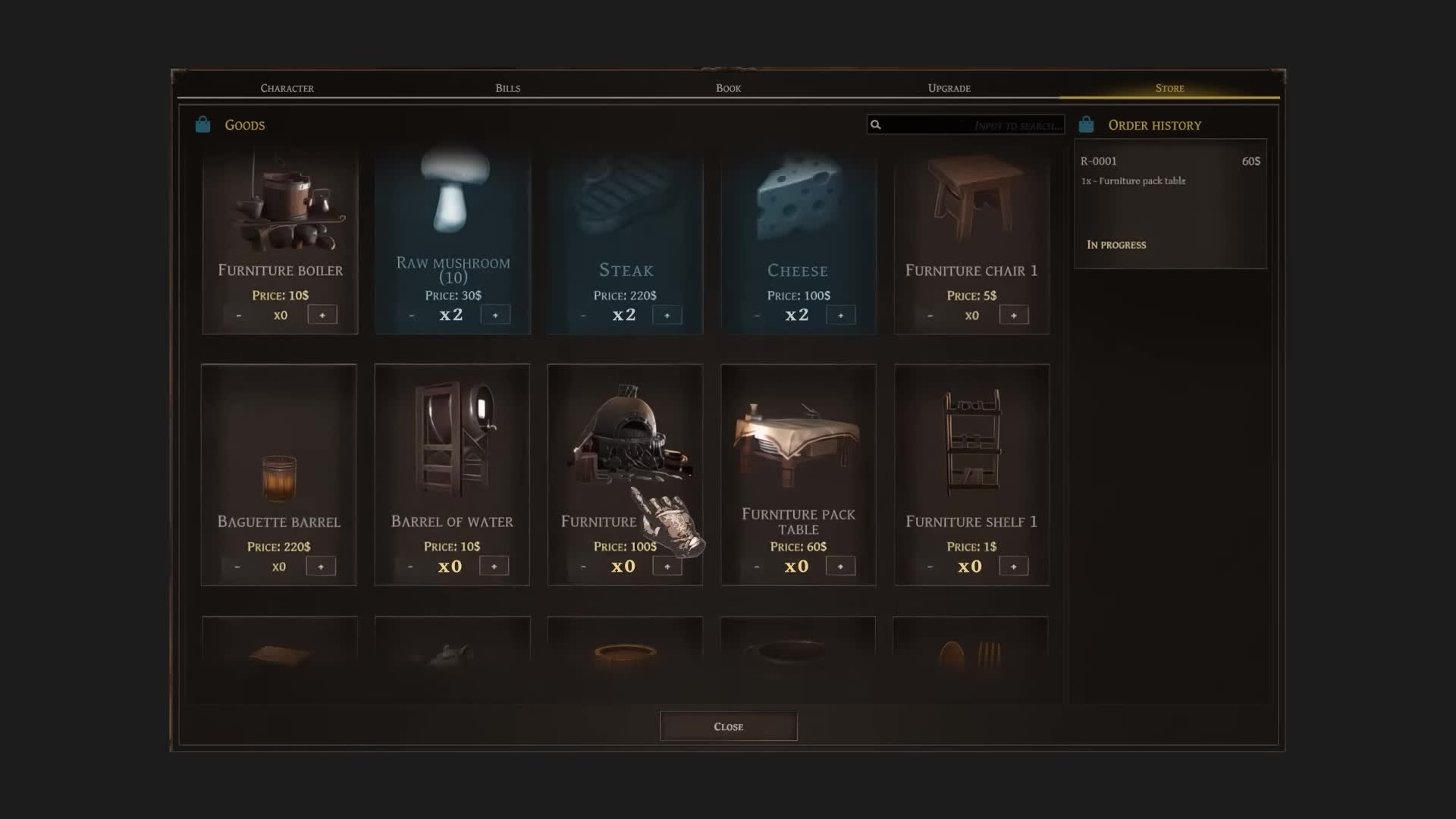Select order R-0001 in order history

(x=1169, y=202)
